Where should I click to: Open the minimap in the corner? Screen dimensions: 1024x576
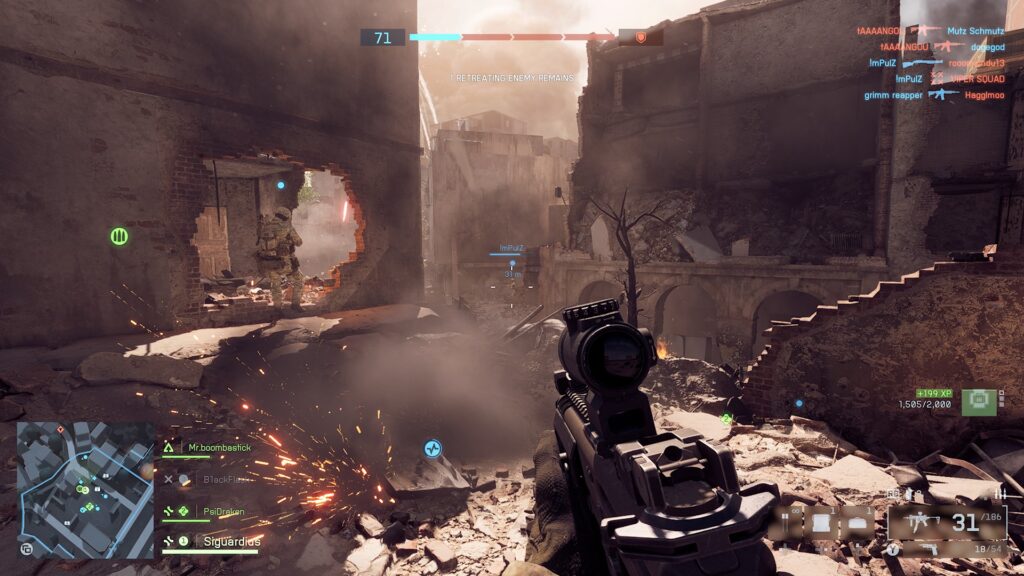coord(85,489)
